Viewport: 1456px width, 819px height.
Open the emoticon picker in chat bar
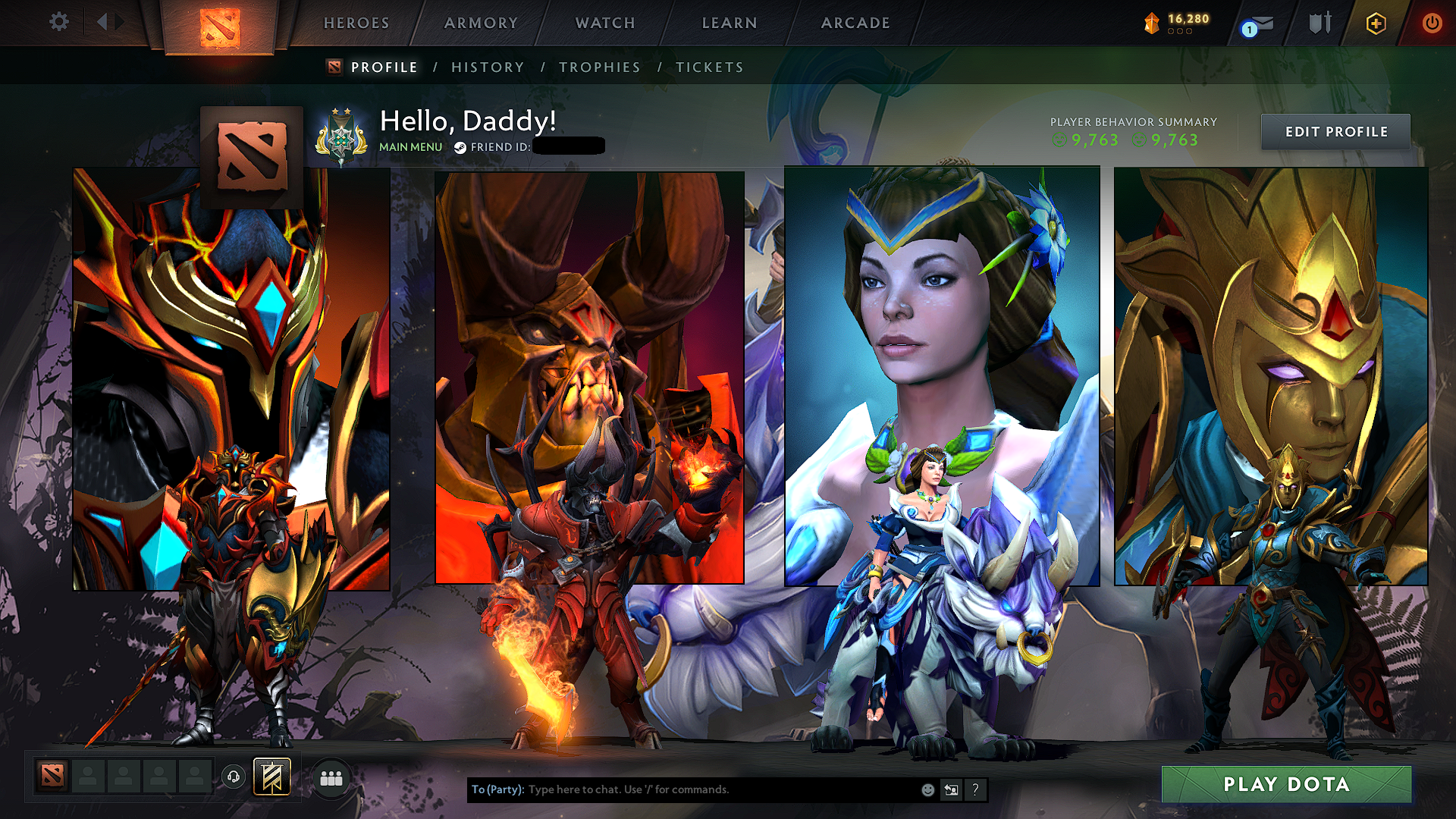(927, 789)
